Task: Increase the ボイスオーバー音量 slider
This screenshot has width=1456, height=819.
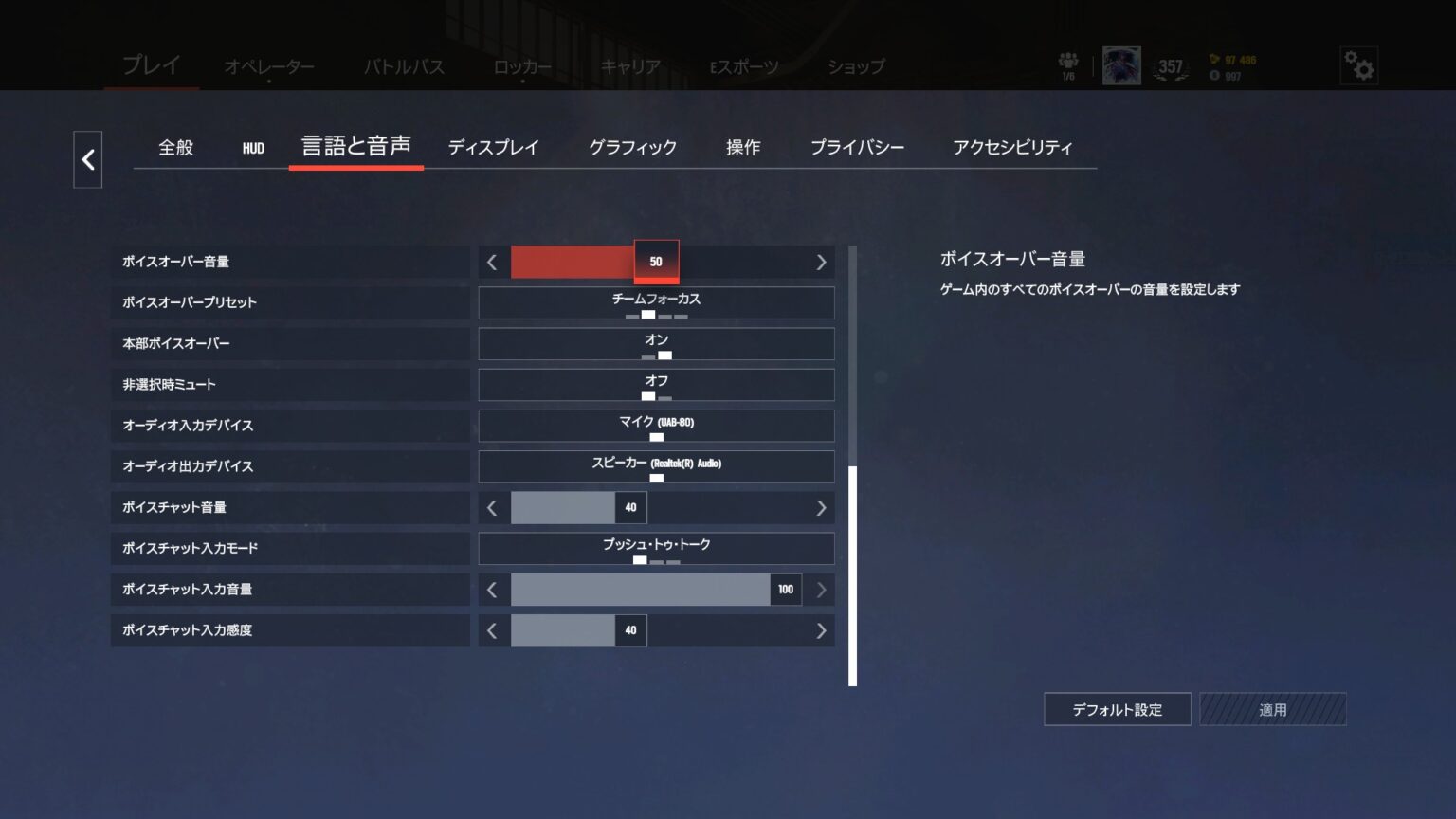Action: tap(821, 262)
